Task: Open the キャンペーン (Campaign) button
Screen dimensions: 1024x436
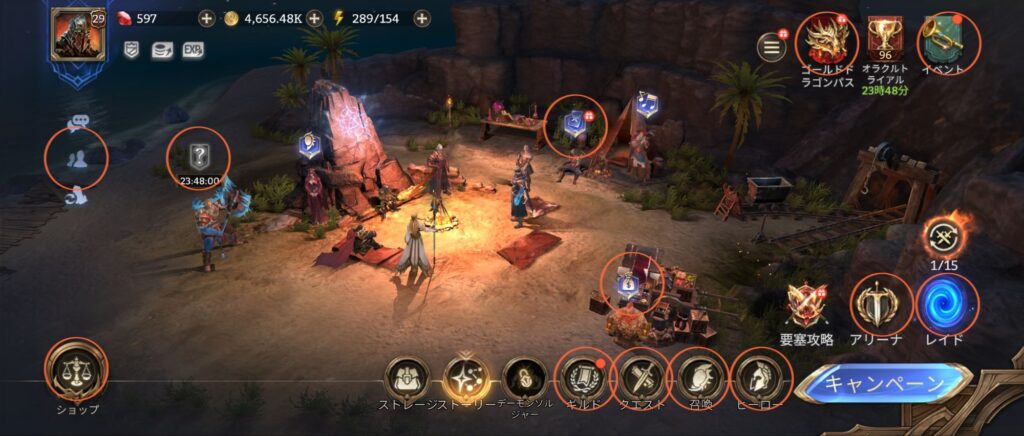Action: coord(884,383)
